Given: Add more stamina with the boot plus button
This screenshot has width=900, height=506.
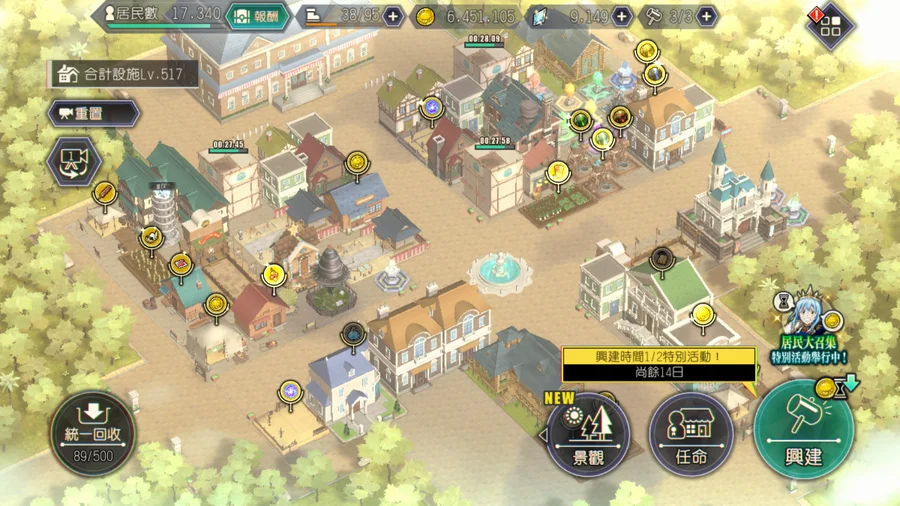Looking at the screenshot, I should point(393,16).
